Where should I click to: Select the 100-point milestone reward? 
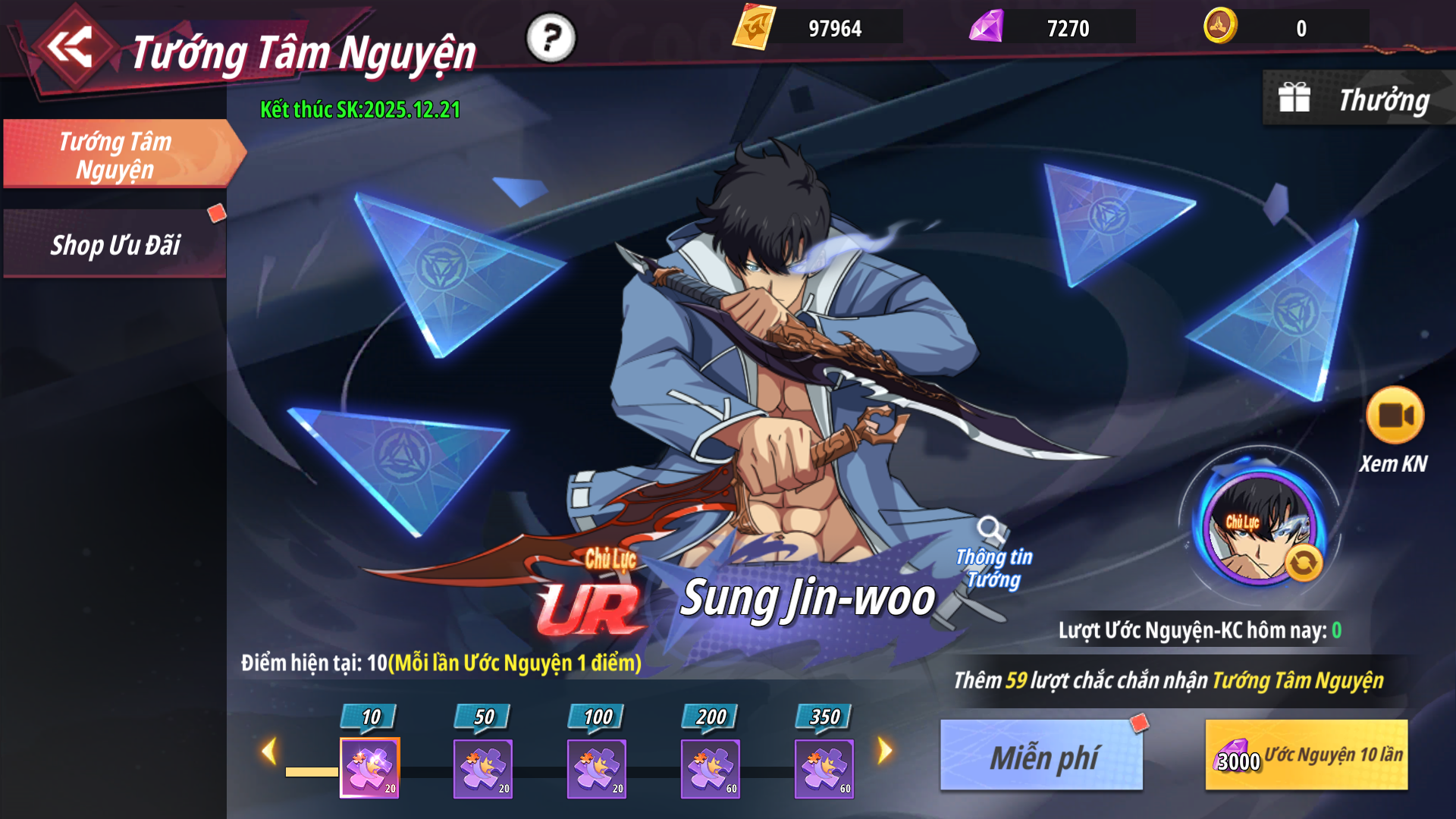coord(597,767)
